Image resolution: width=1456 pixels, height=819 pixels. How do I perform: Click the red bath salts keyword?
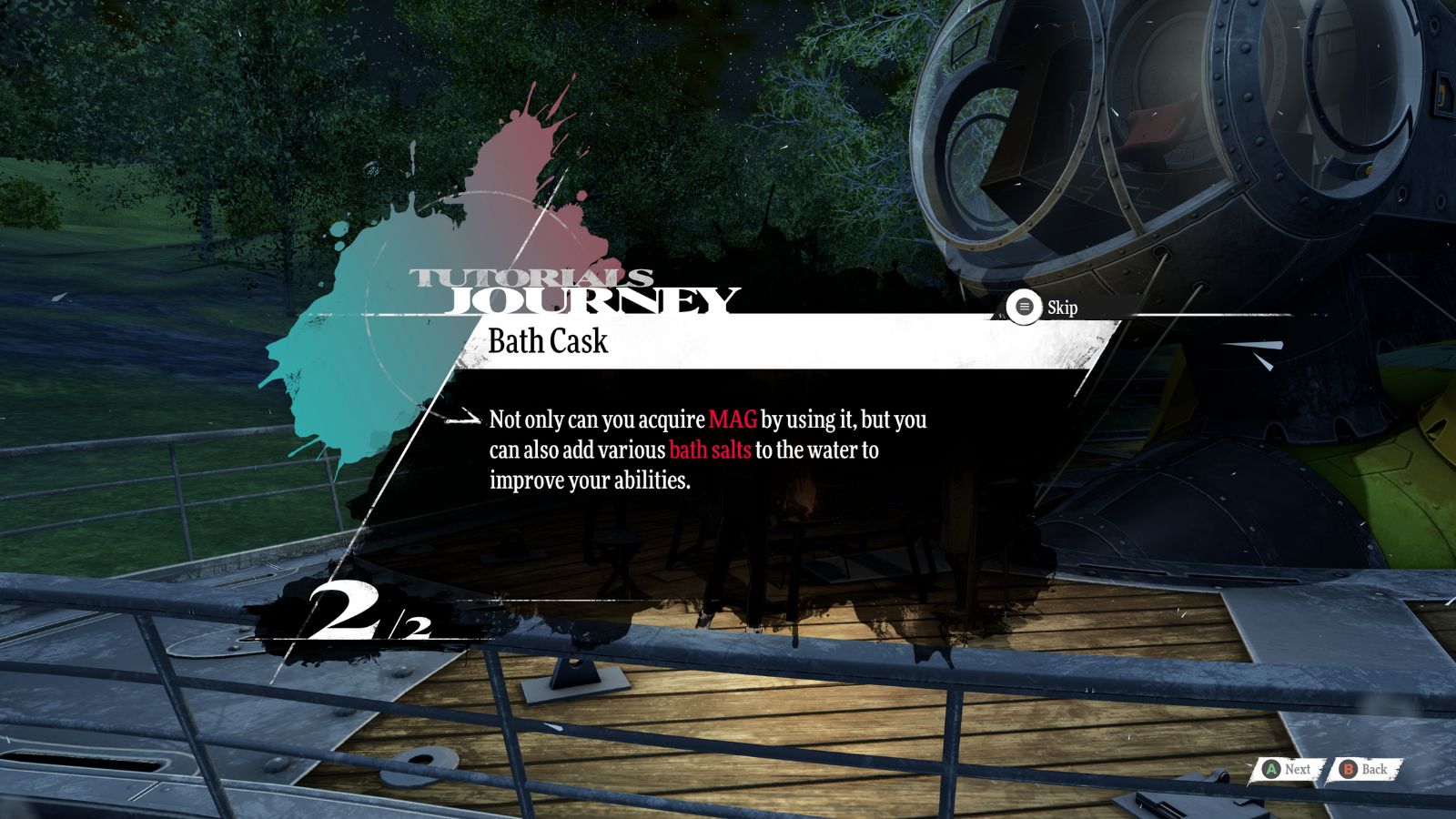tap(711, 448)
